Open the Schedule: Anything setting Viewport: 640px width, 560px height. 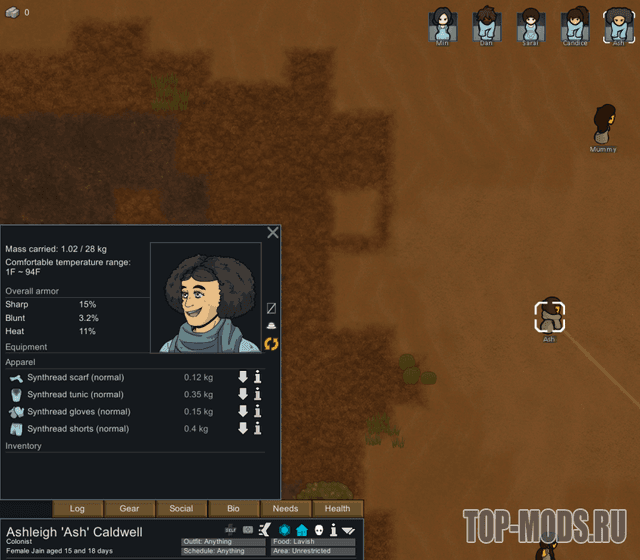pos(224,551)
